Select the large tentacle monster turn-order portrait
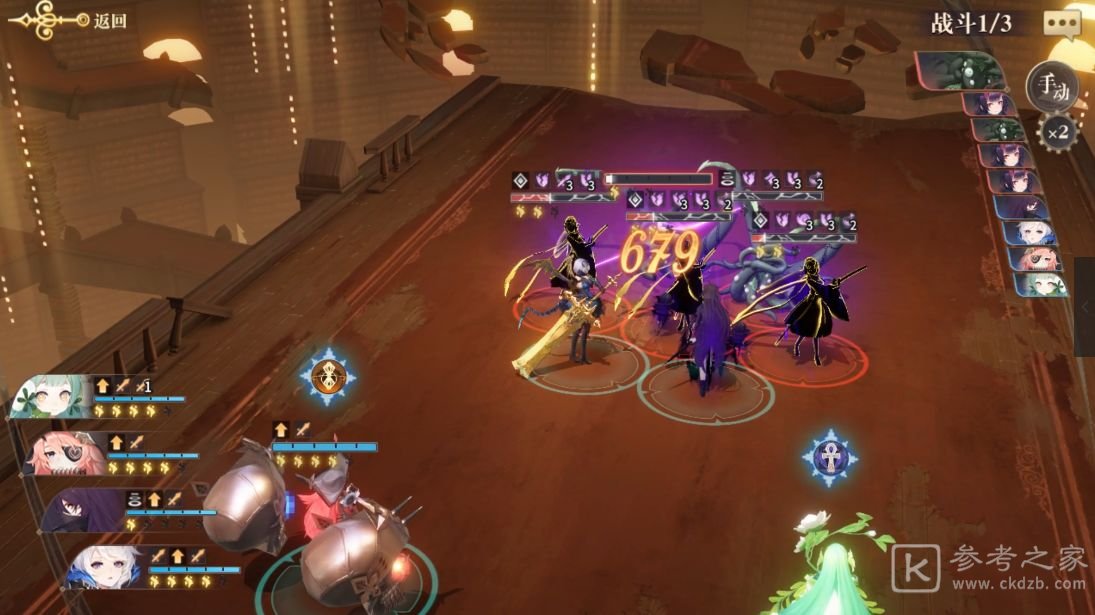This screenshot has height=615, width=1095. click(x=962, y=70)
